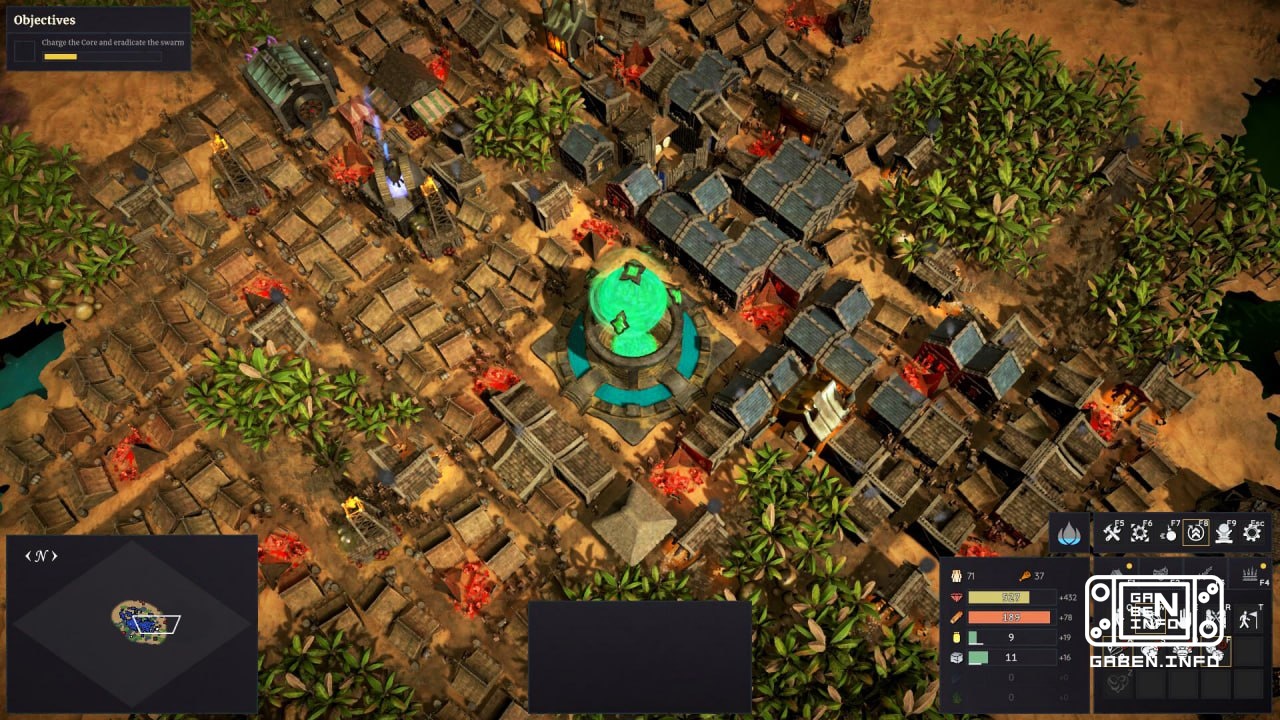The height and width of the screenshot is (720, 1280).
Task: Click the highlighted swarm wave icon (F8)
Action: (1196, 532)
